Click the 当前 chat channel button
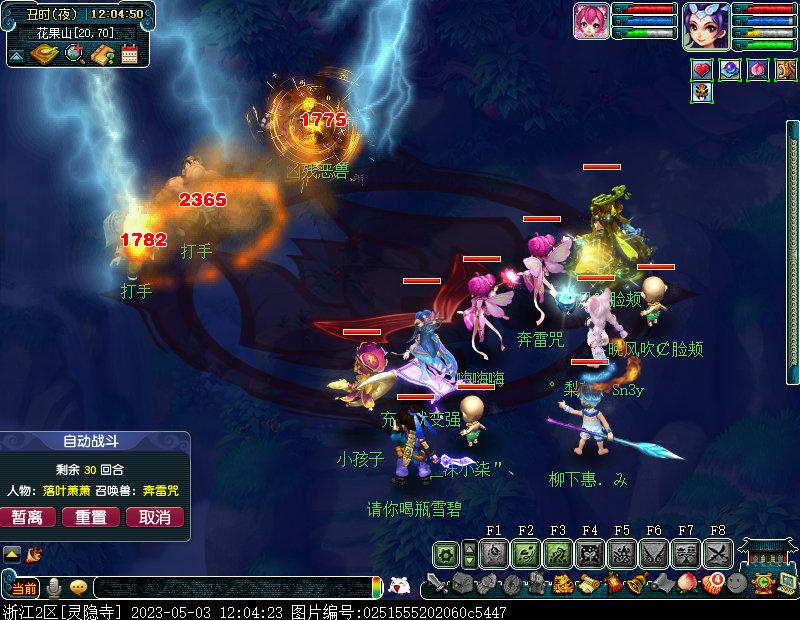800x620 pixels. click(x=24, y=587)
